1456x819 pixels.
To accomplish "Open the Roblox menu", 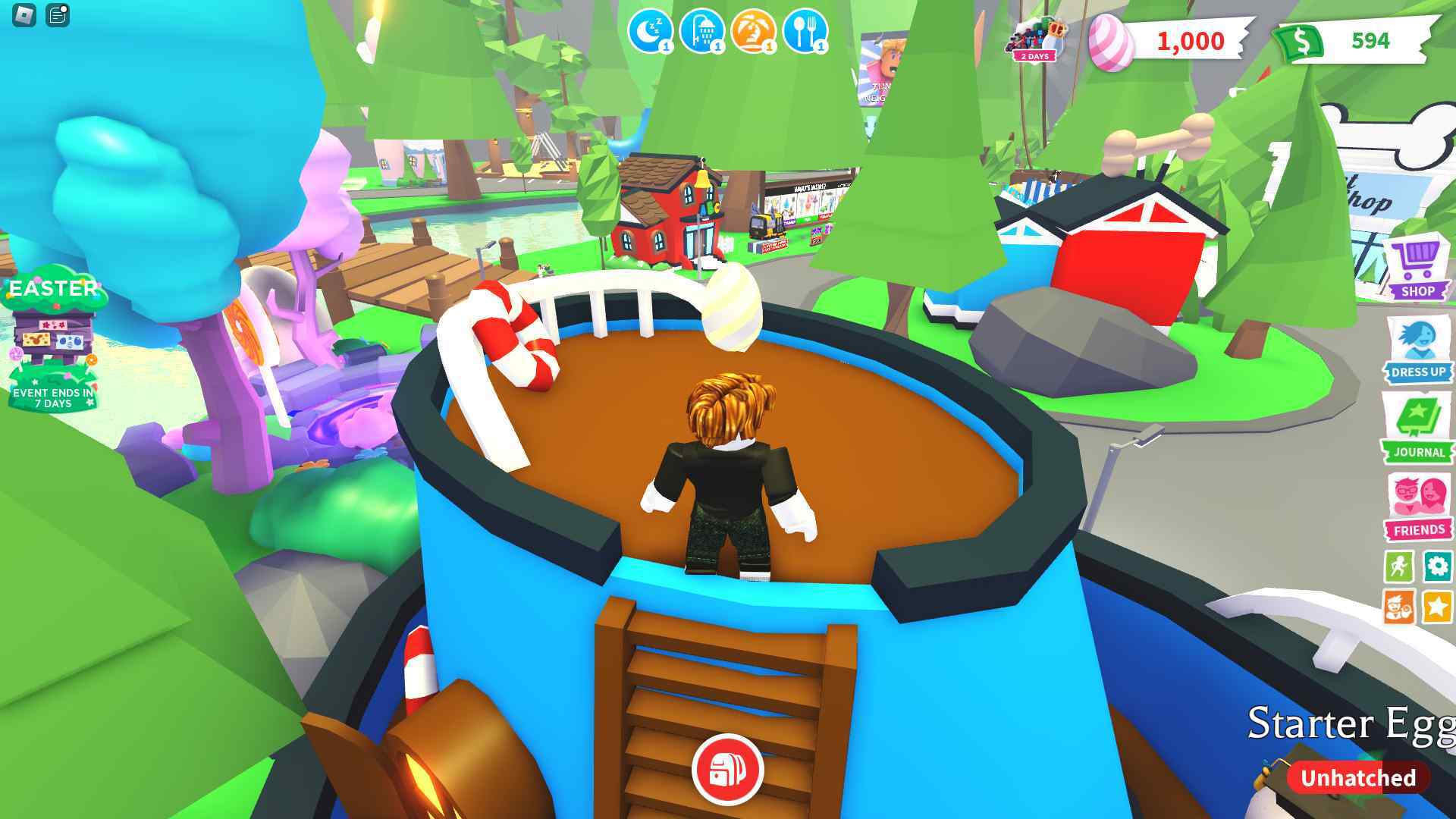I will (x=24, y=15).
